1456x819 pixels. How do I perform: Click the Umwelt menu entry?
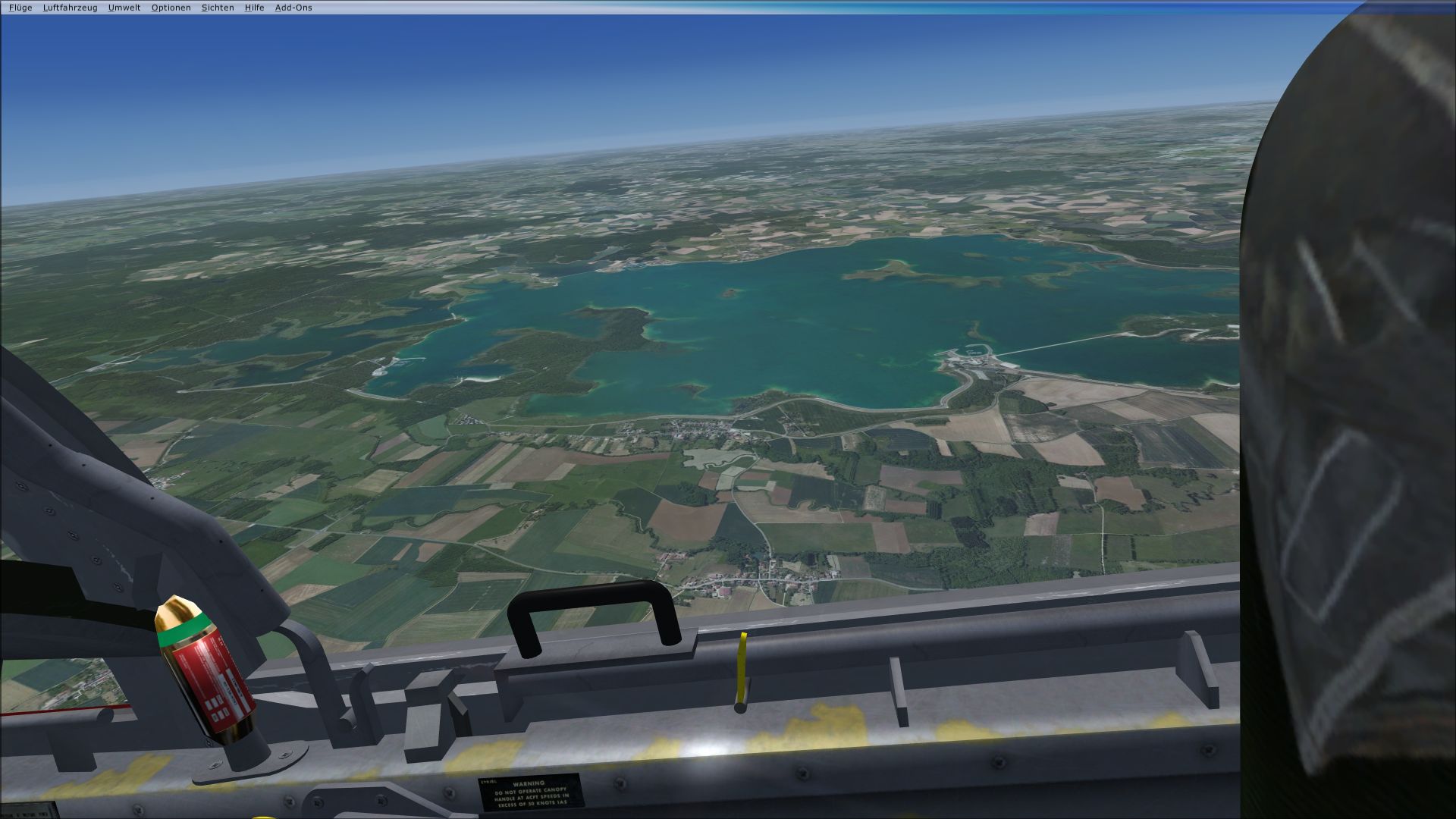point(124,8)
